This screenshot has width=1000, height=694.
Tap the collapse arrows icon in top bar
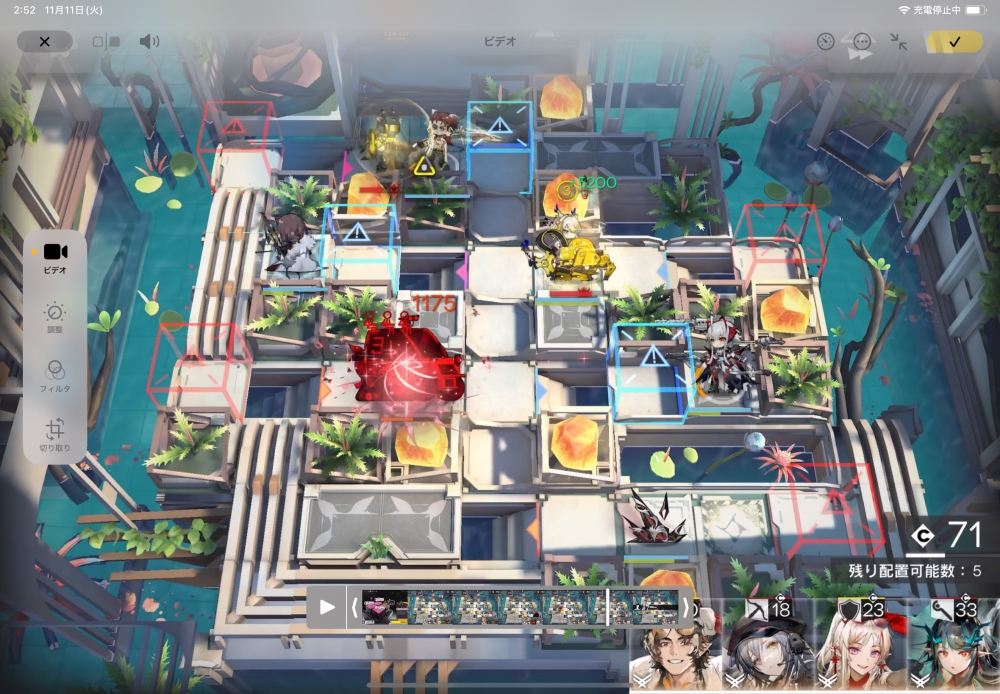[x=898, y=41]
